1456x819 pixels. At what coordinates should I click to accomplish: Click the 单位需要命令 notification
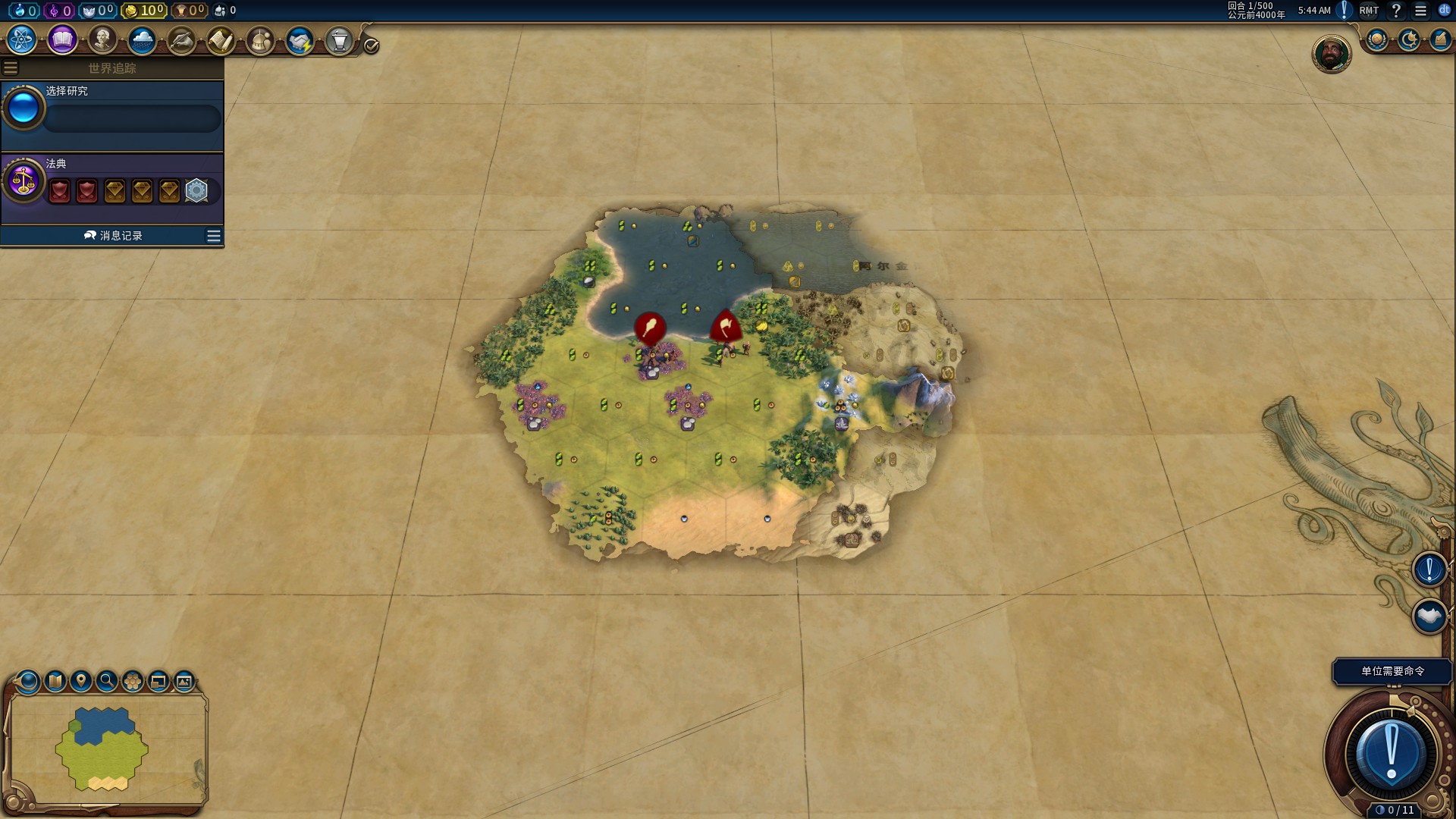[x=1392, y=671]
